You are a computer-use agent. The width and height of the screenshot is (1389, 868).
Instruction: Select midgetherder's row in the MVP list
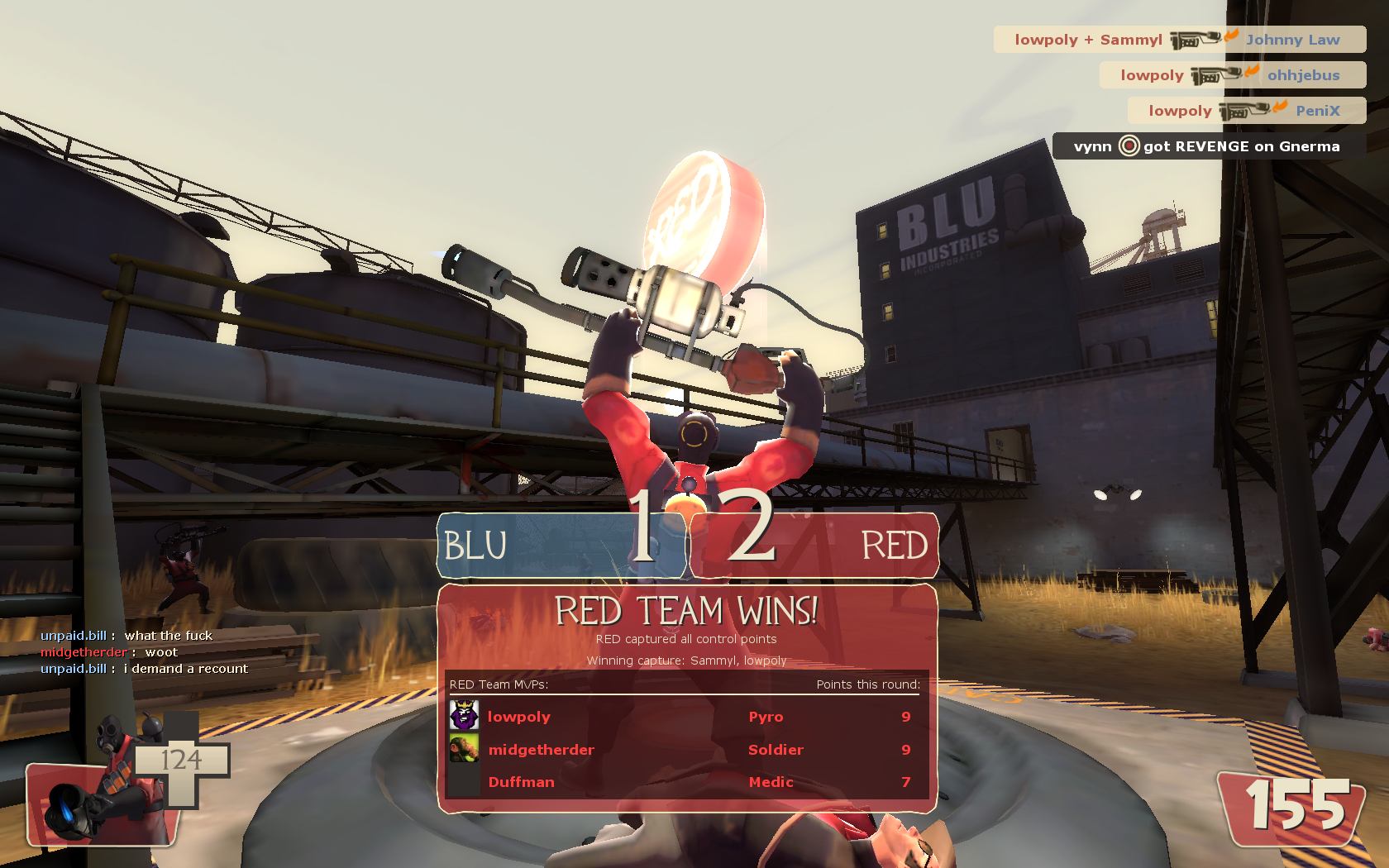[x=686, y=750]
